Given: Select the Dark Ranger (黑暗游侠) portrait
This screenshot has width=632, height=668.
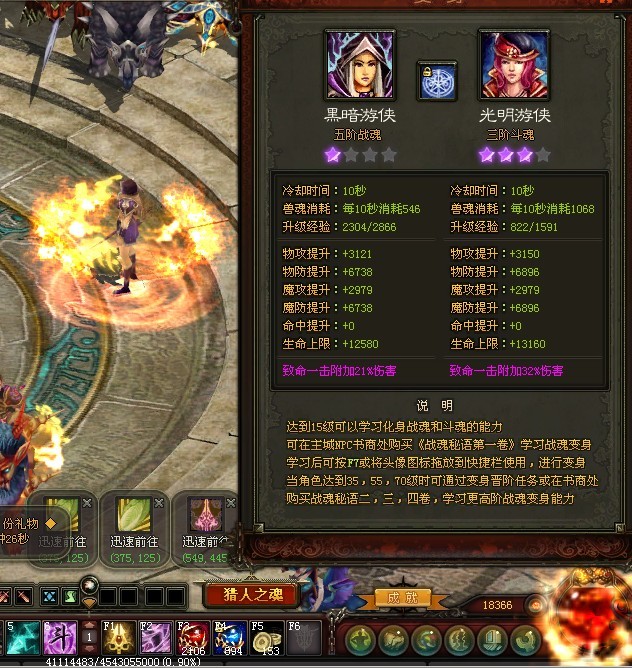Looking at the screenshot, I should tap(360, 65).
